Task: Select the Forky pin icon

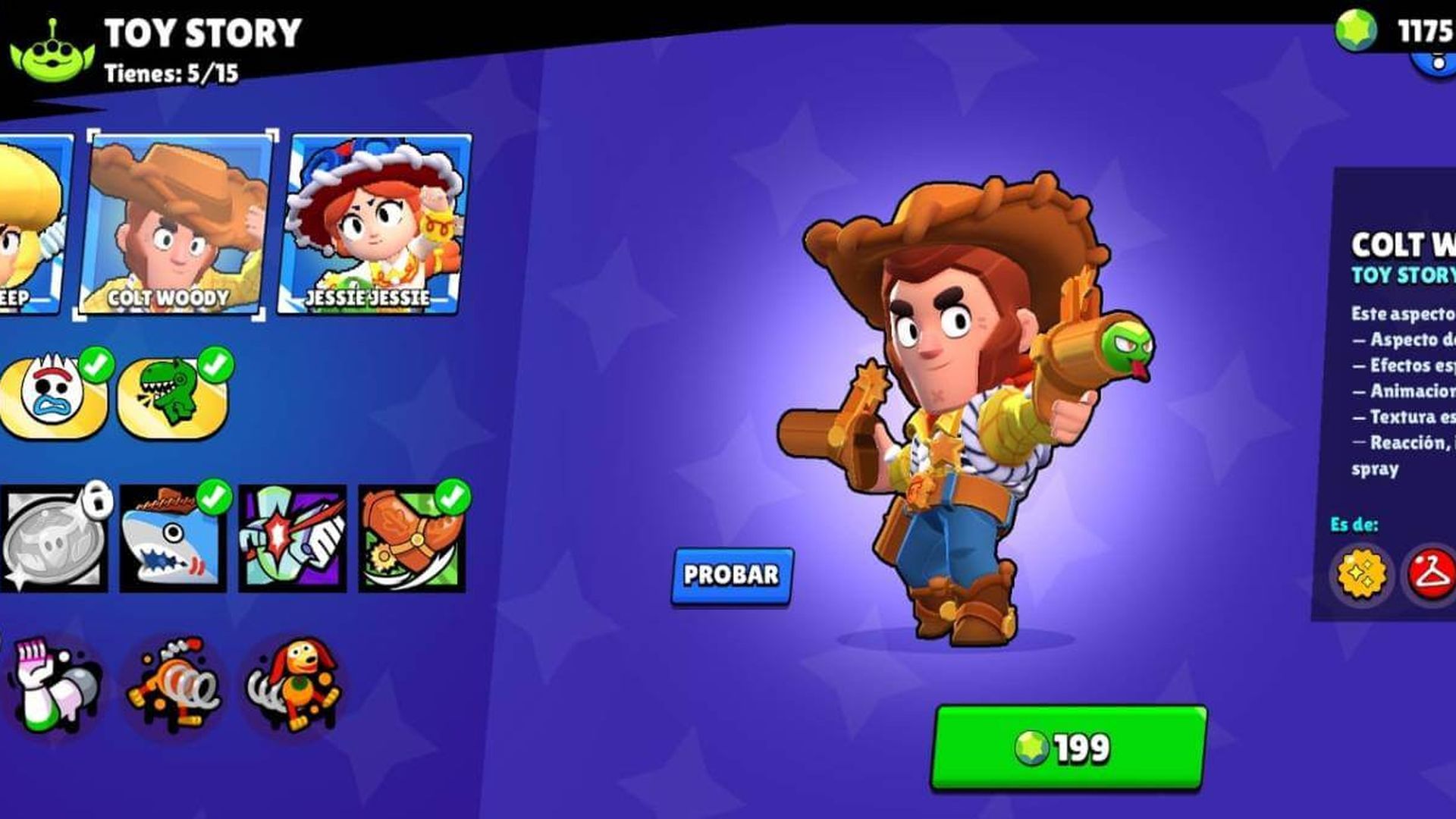Action: click(x=49, y=394)
